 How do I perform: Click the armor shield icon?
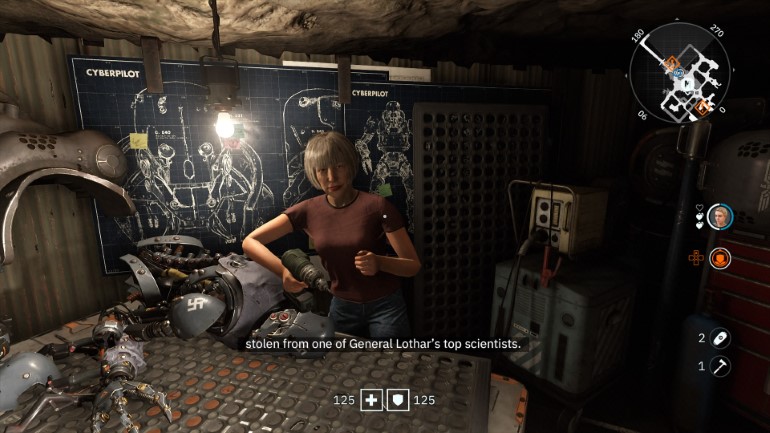399,400
